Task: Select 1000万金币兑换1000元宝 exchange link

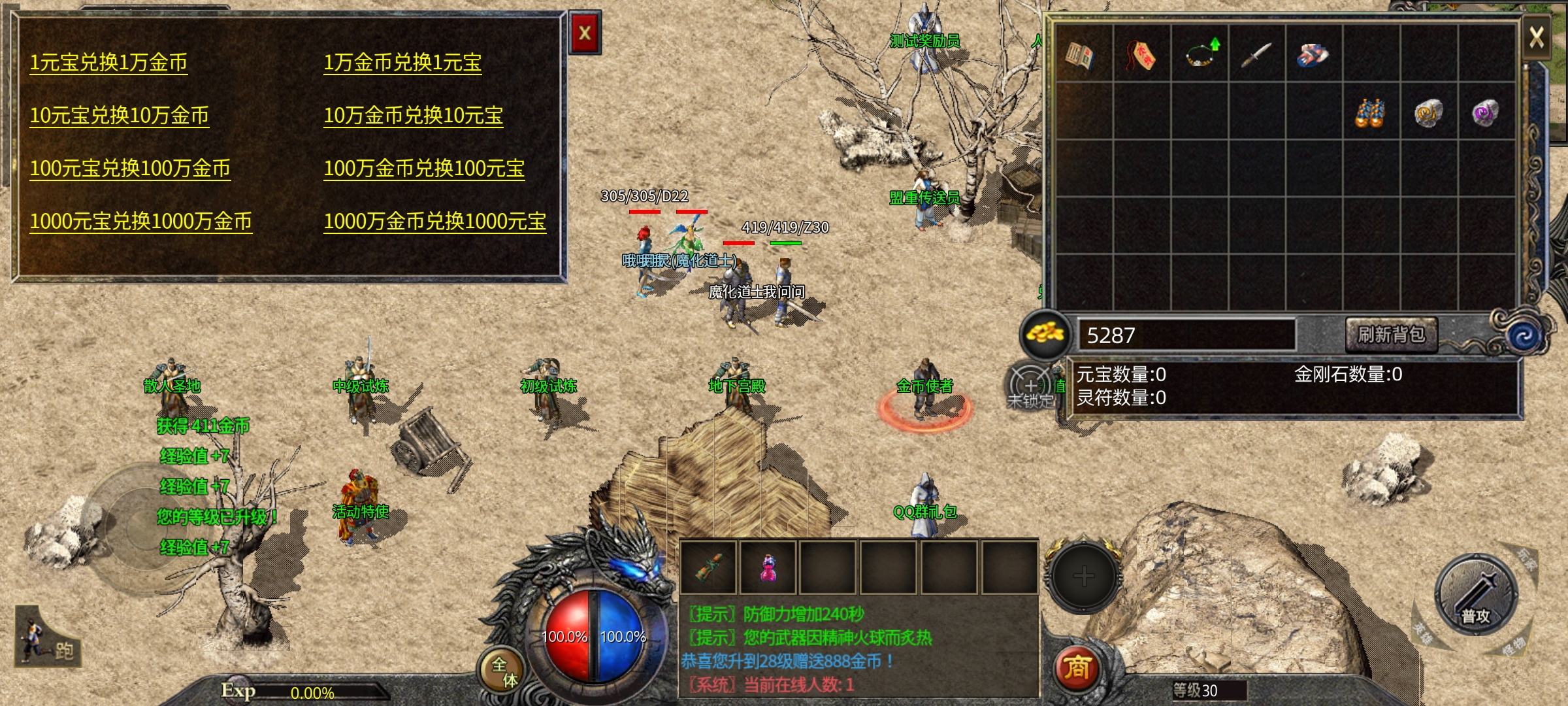Action: pyautogui.click(x=434, y=222)
